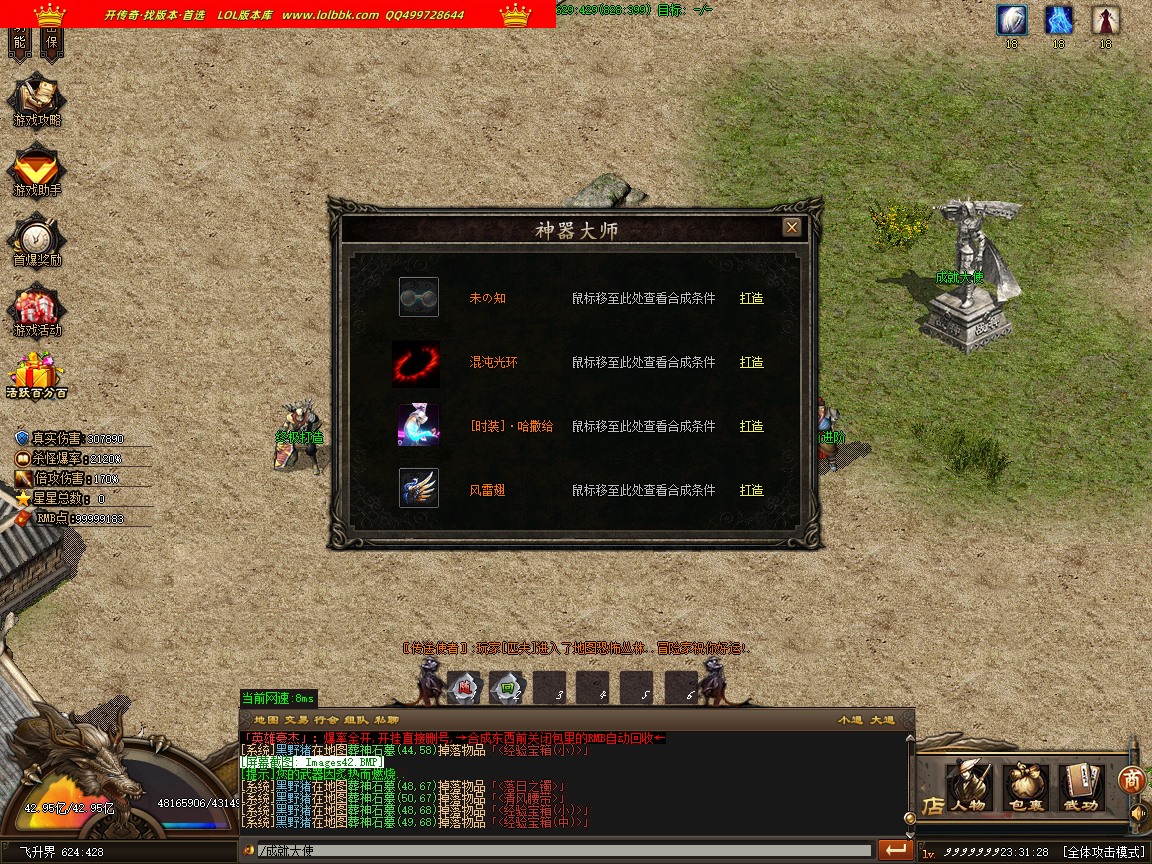Close the 神器大师 crafting window
1152x864 pixels.
click(x=792, y=228)
